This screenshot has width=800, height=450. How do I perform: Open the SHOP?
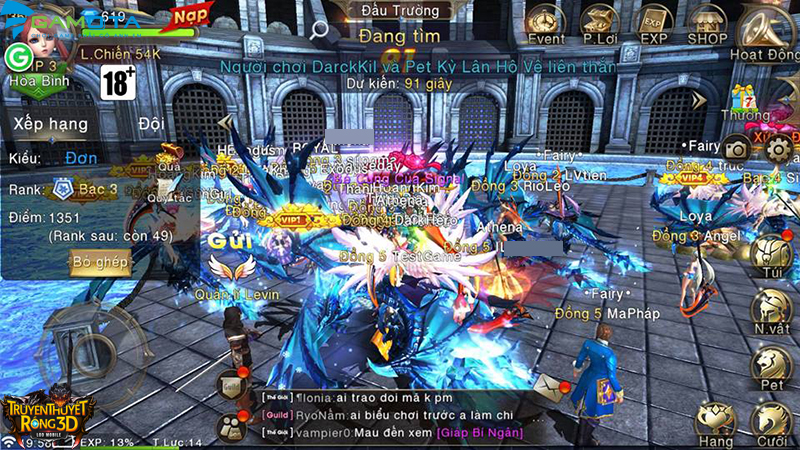coord(707,22)
